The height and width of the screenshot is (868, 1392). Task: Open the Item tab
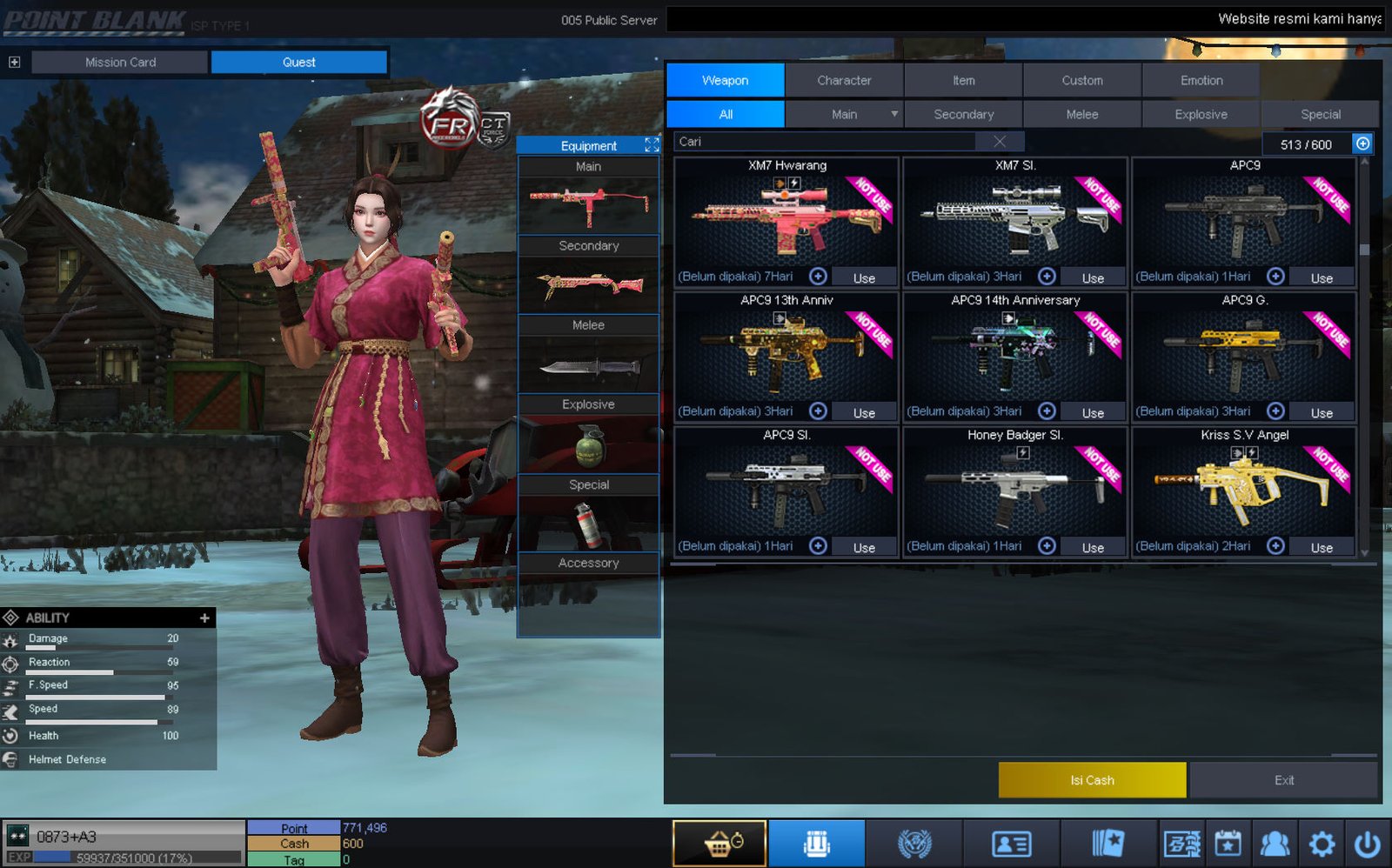(x=963, y=80)
